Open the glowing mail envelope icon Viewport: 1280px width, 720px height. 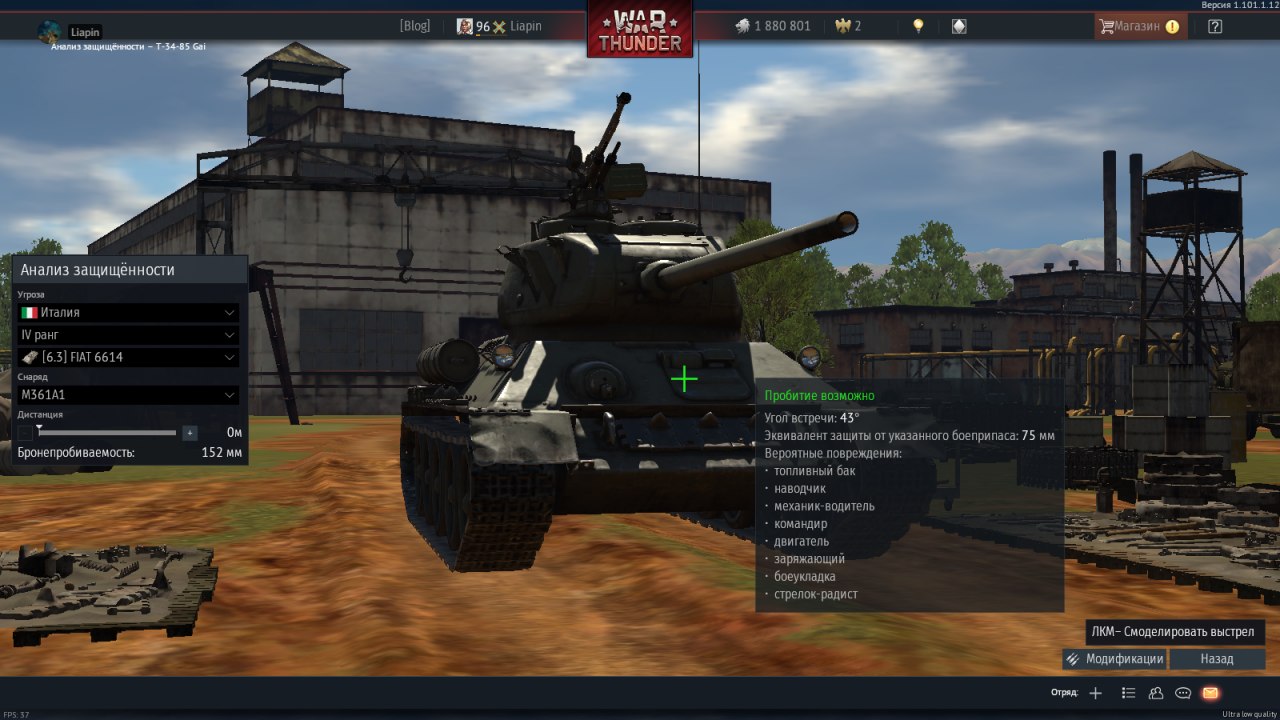(1210, 692)
